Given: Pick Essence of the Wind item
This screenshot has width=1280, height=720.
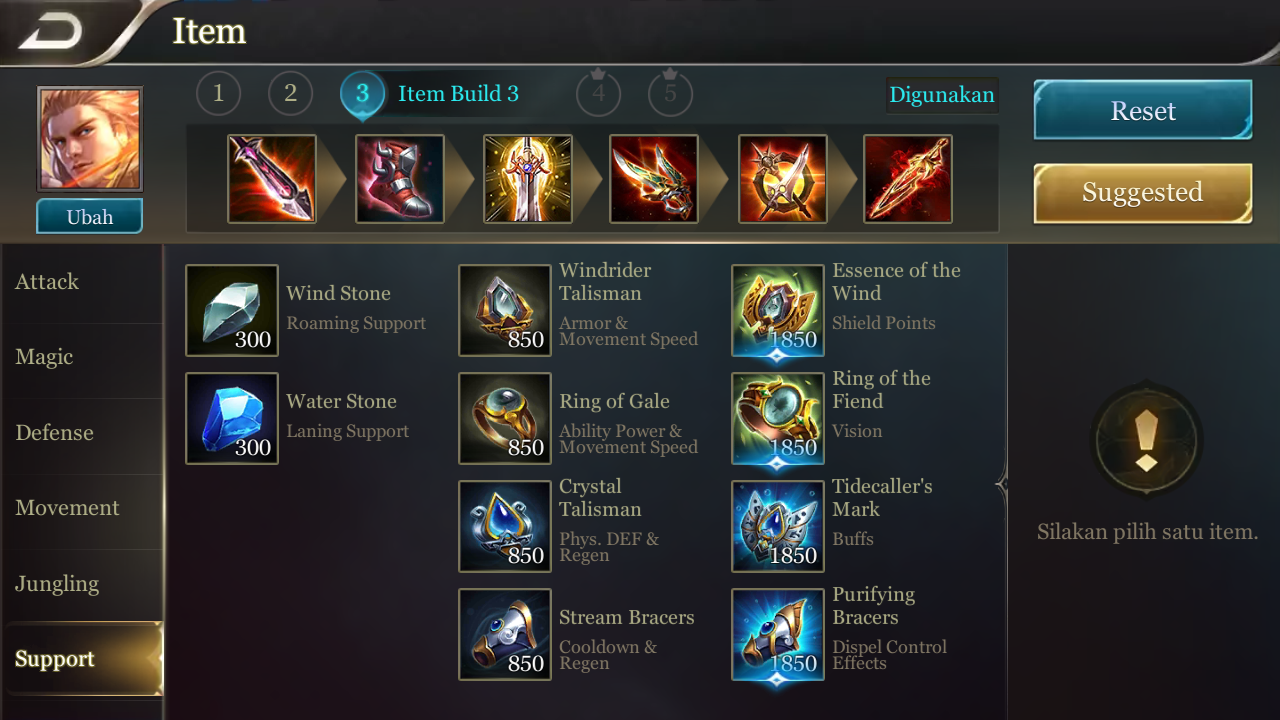Looking at the screenshot, I should [x=777, y=310].
